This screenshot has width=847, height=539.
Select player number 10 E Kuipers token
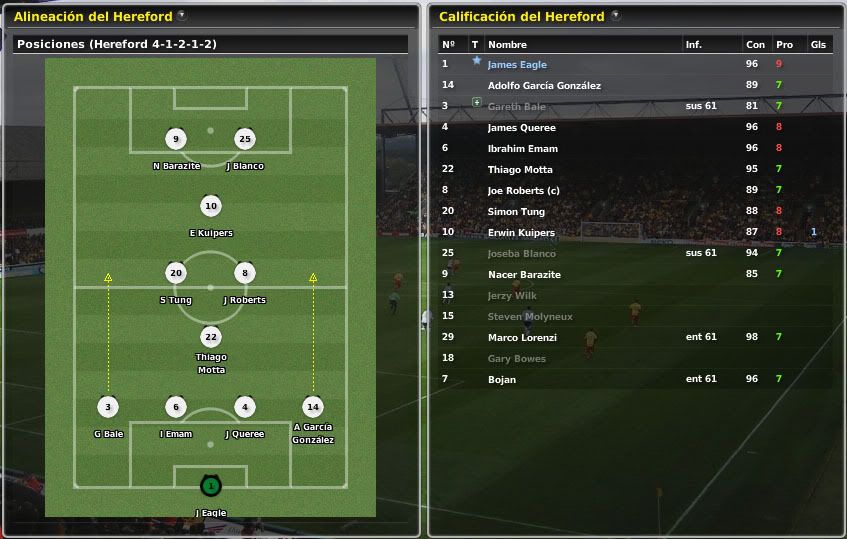click(210, 207)
